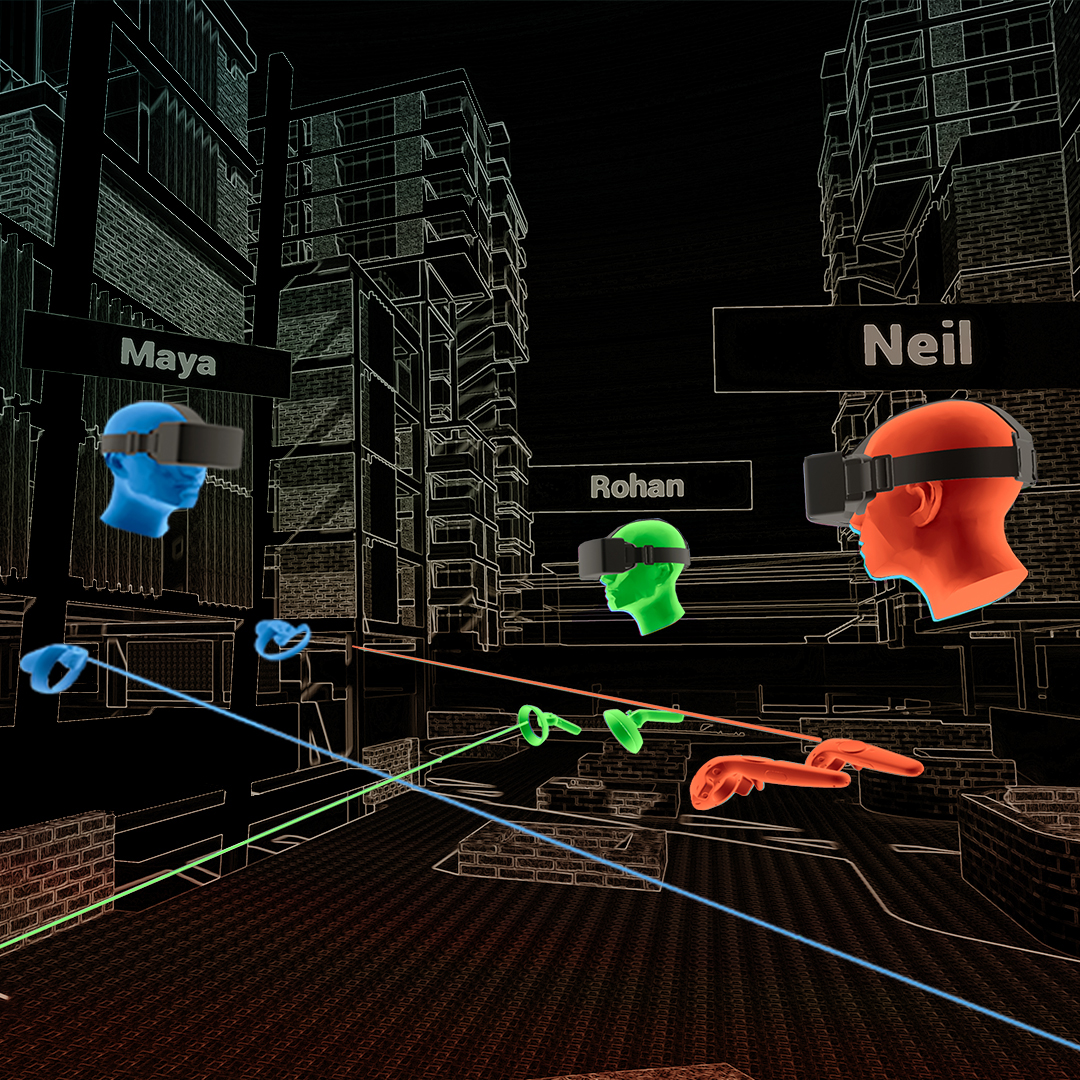The height and width of the screenshot is (1080, 1080).
Task: Select Maya's name tag
Action: click(x=167, y=355)
